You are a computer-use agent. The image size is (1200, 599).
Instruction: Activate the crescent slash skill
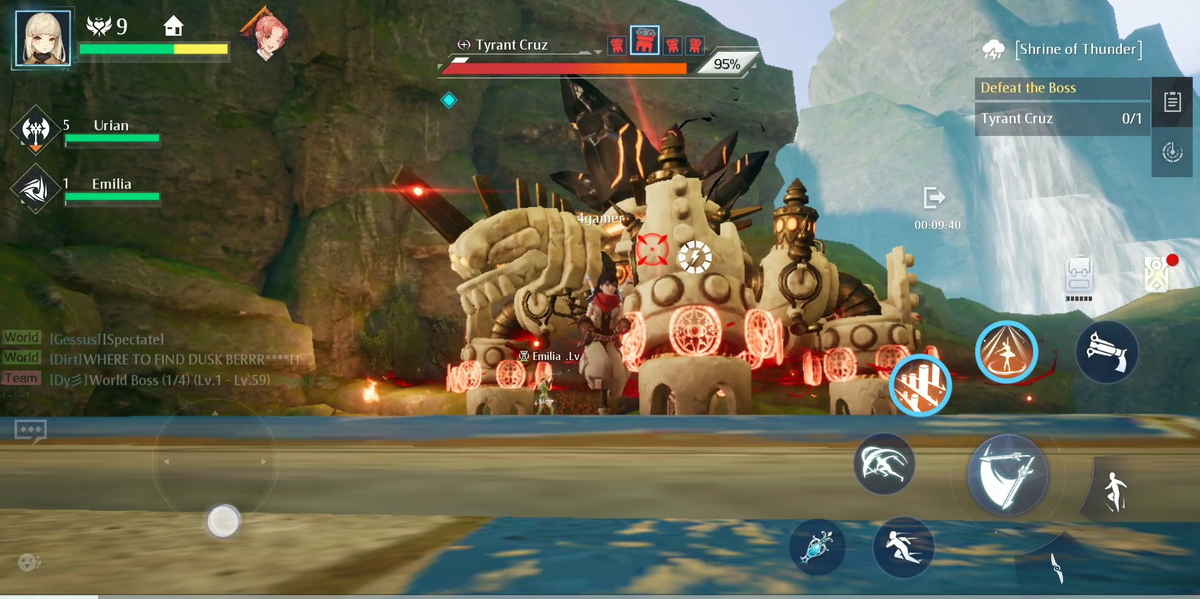(884, 465)
